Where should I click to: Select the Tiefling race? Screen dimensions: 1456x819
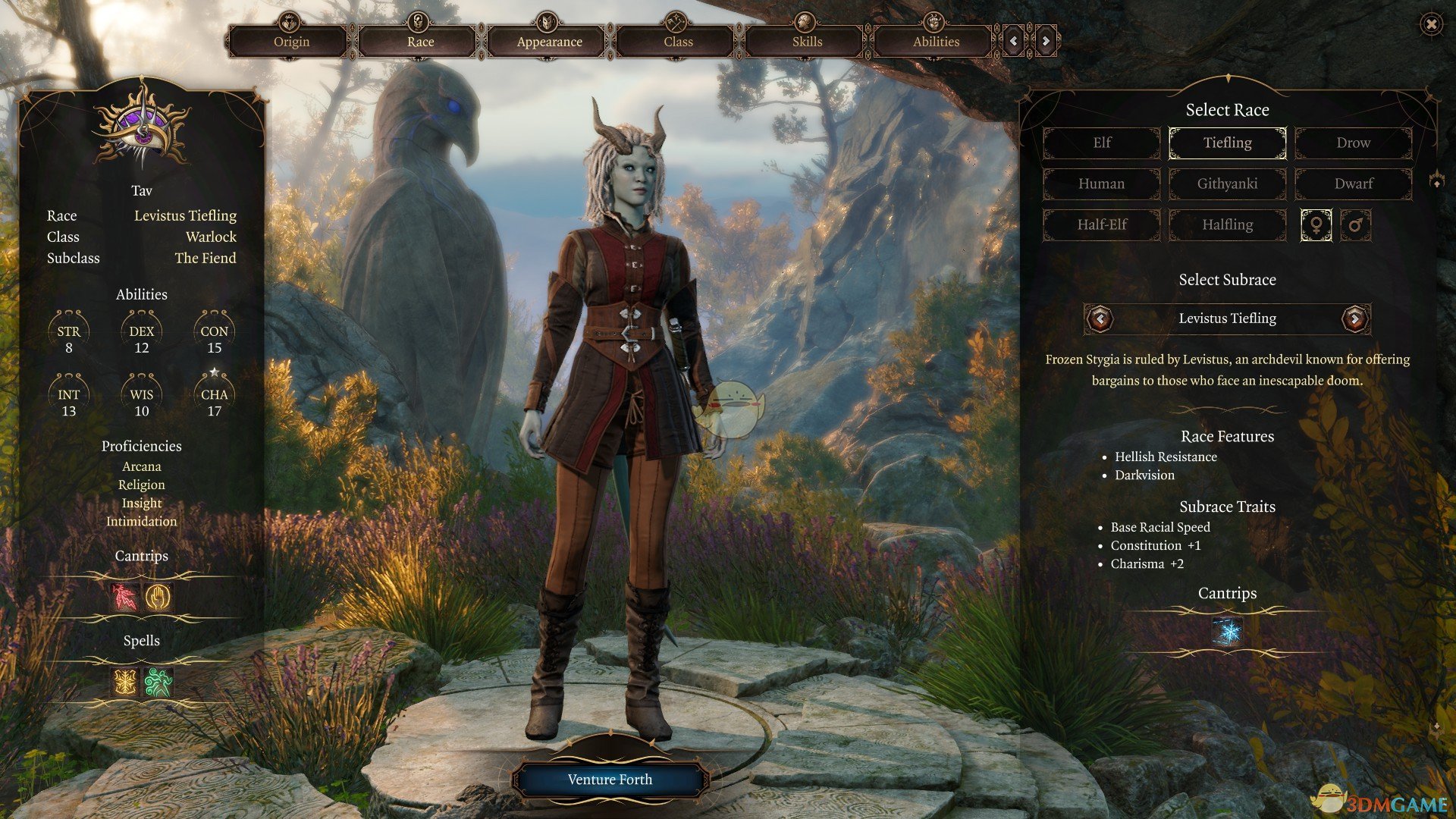point(1227,143)
